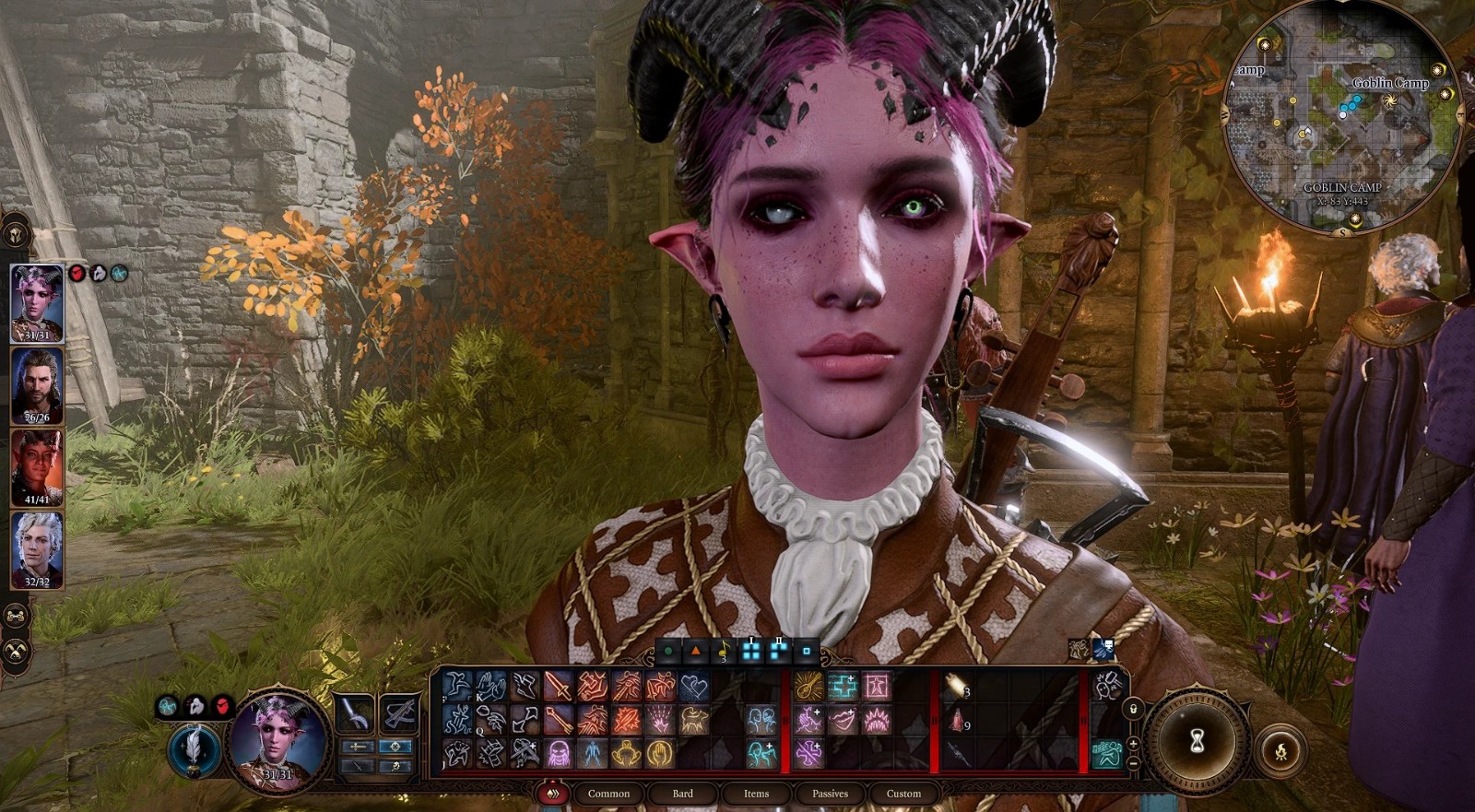Click the teal cross healing spell icon

842,687
